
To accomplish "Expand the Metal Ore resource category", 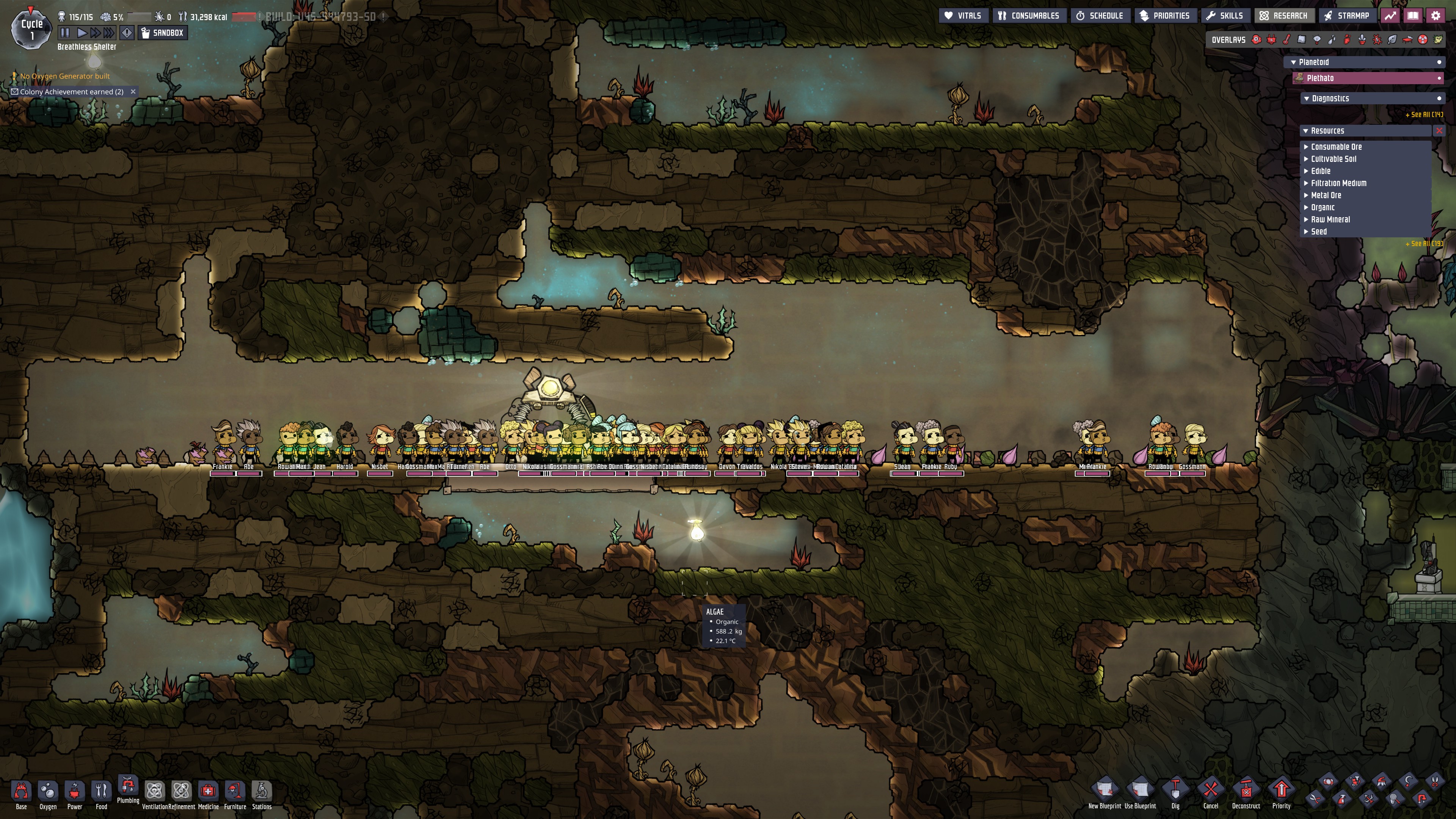I will point(1326,196).
